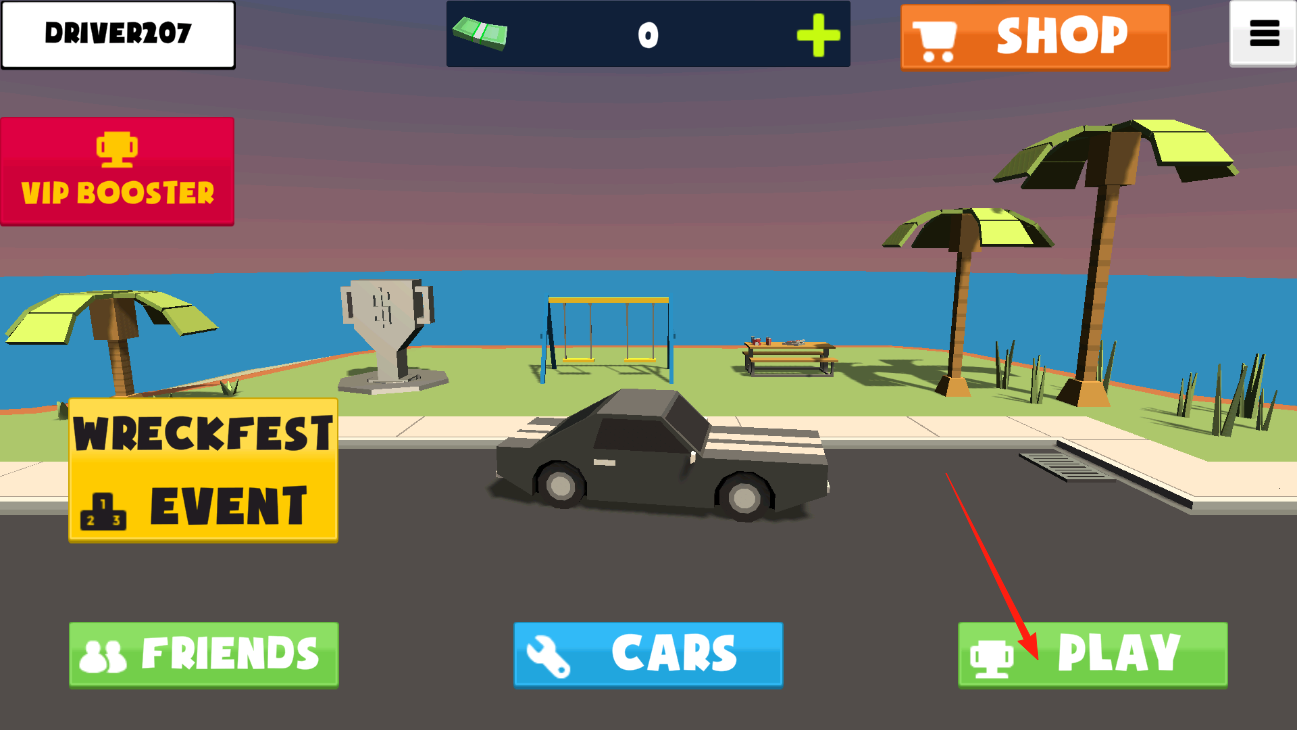Start a race with the Play button
Screen dimensions: 1297x730
1092,654
